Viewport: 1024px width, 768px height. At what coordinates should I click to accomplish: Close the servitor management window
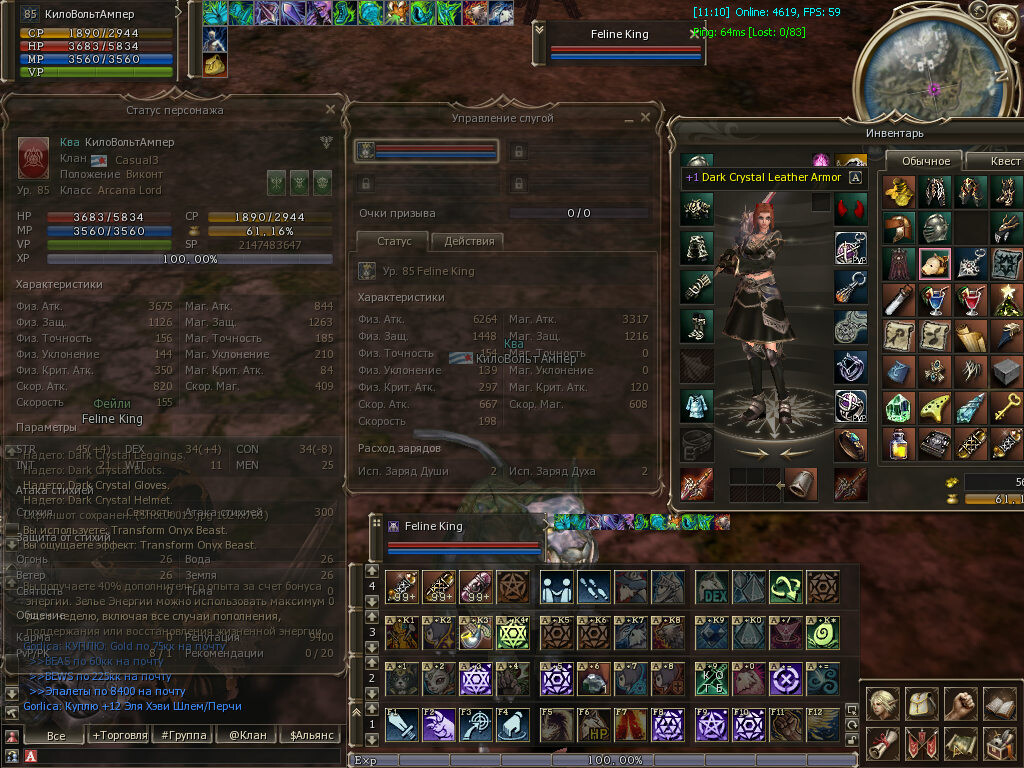pyautogui.click(x=645, y=117)
